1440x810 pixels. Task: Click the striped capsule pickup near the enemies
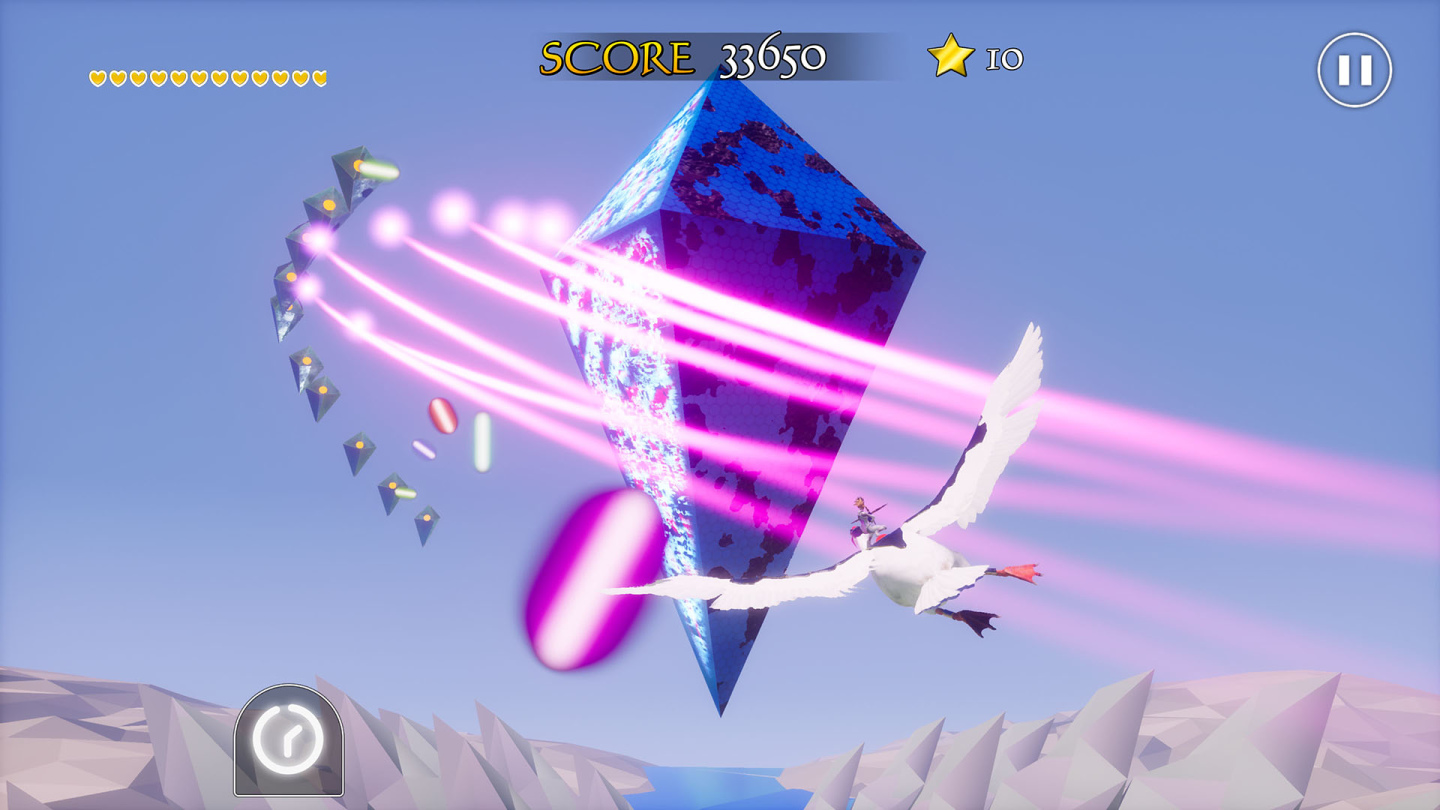click(443, 415)
